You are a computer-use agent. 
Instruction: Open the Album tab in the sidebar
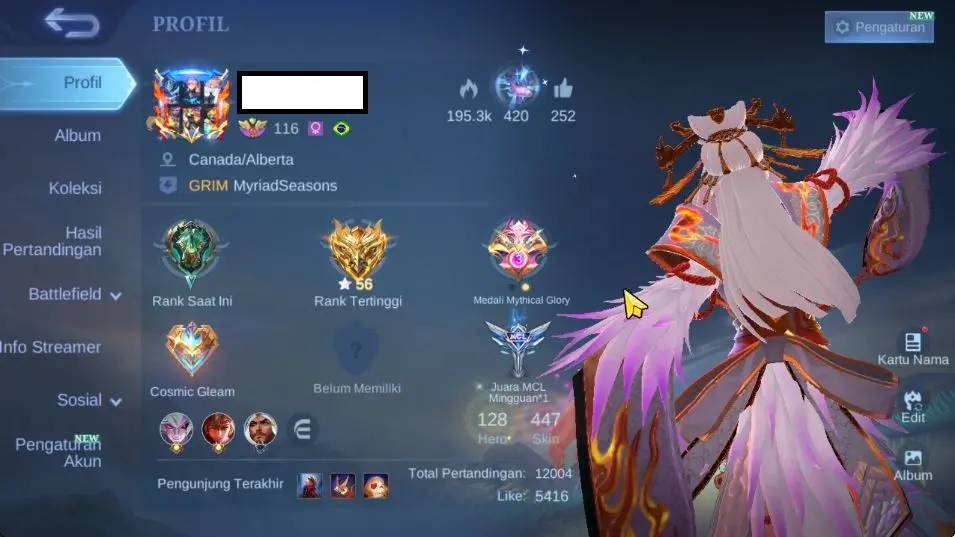click(77, 136)
